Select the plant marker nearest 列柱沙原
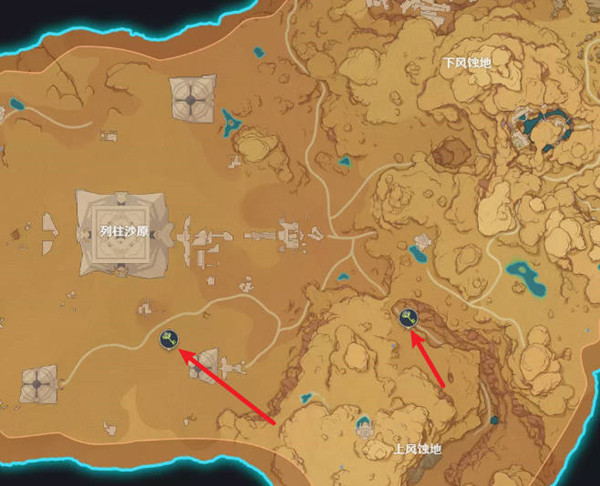The image size is (600, 486). pos(171,341)
